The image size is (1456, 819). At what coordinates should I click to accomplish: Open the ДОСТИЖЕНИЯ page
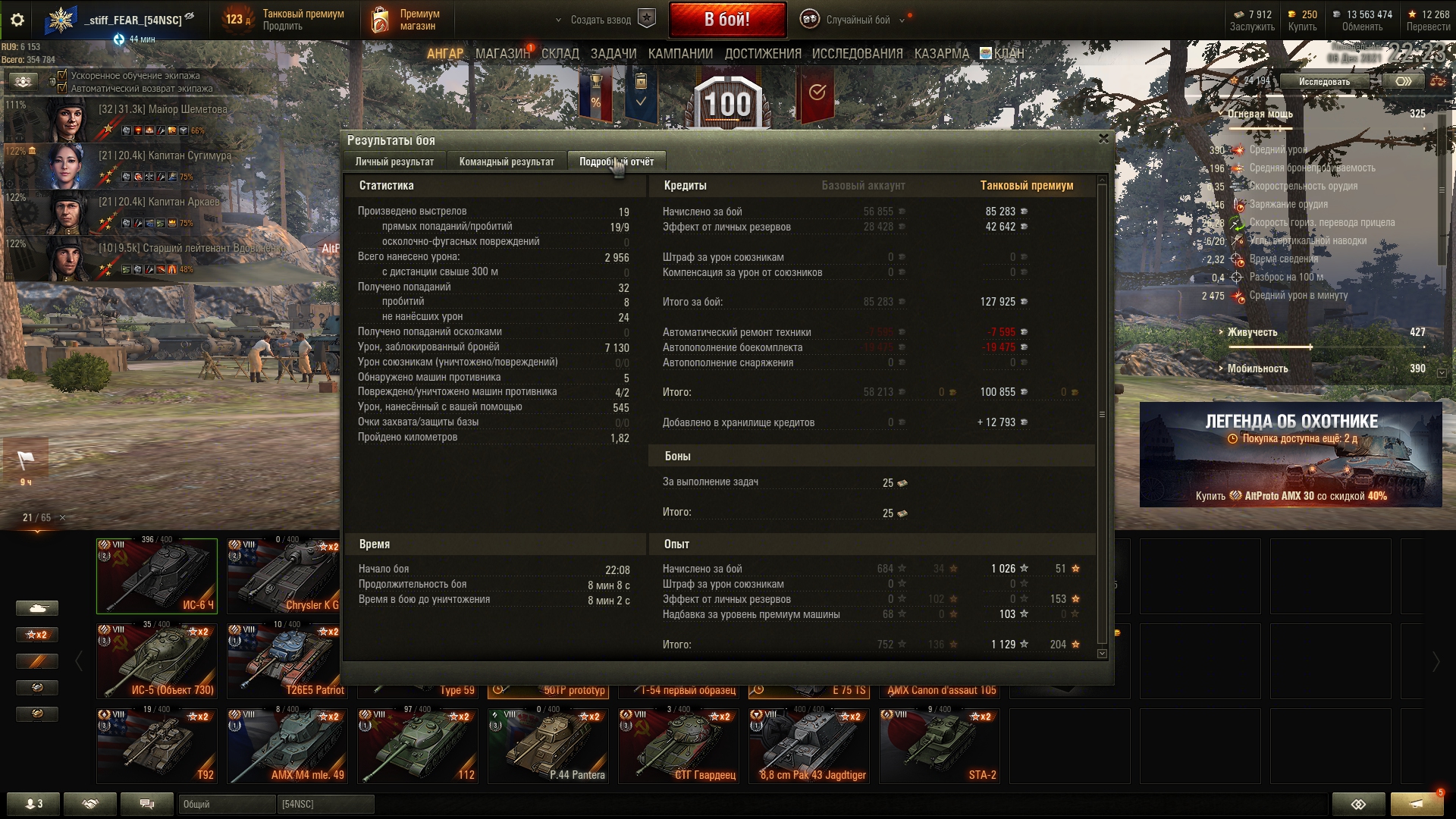pyautogui.click(x=762, y=54)
